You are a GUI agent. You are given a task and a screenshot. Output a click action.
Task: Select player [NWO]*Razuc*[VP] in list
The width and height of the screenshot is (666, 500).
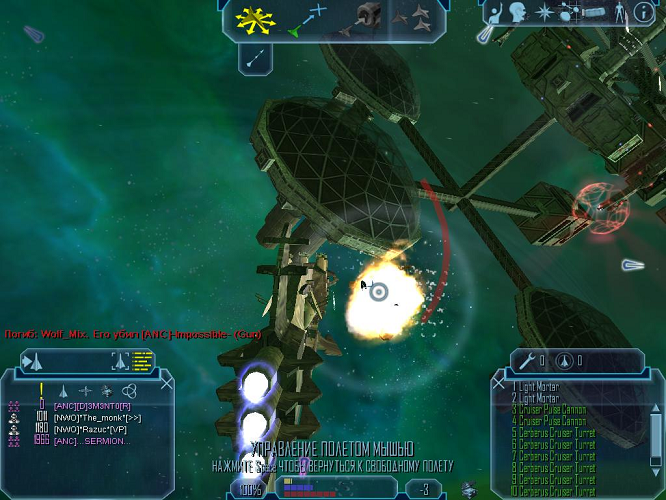tap(90, 429)
